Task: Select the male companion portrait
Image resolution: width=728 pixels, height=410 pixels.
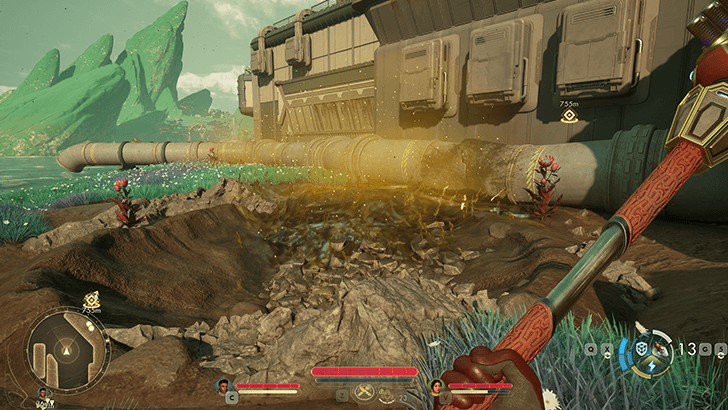Action: tap(223, 385)
